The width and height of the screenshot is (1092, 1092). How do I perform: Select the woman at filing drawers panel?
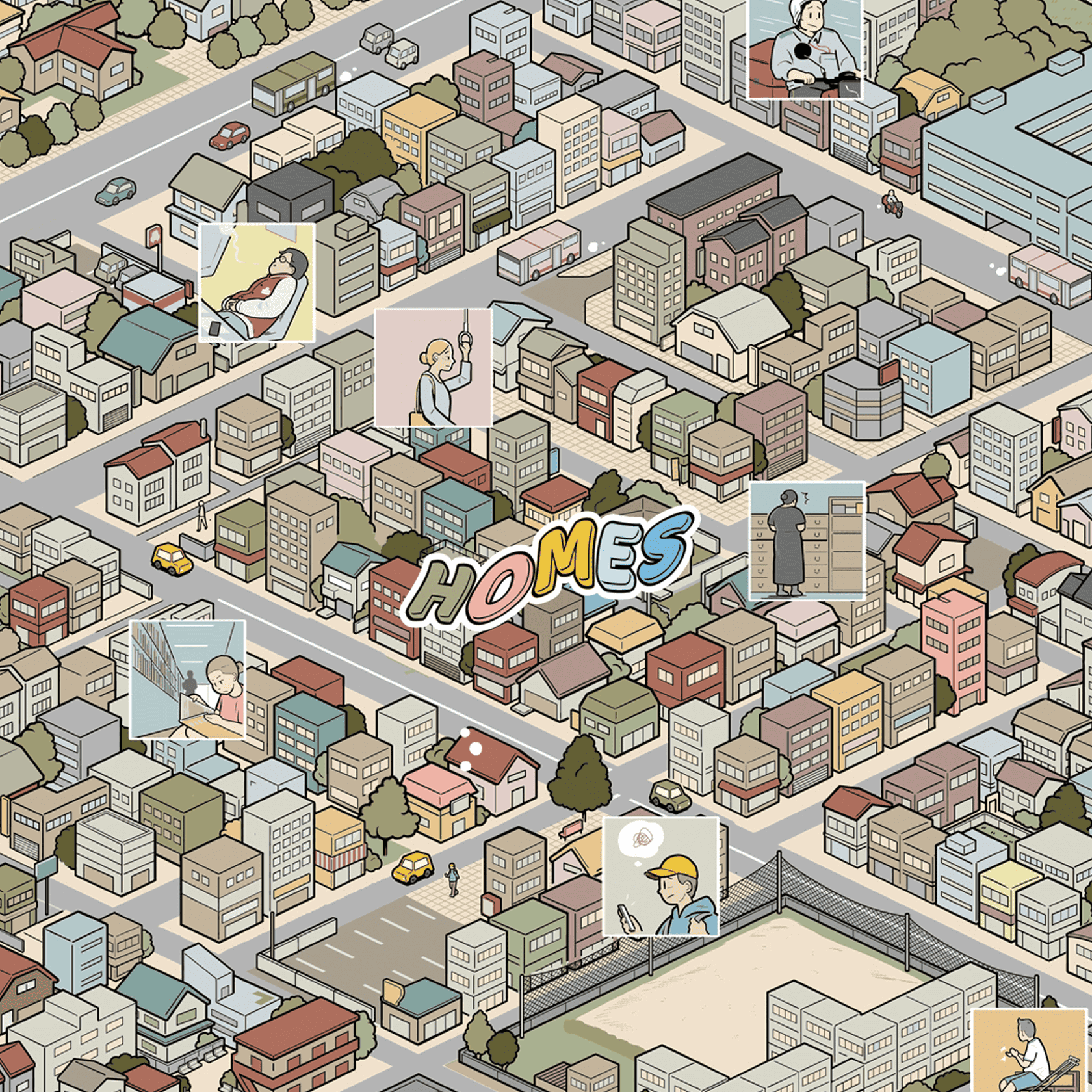(x=807, y=540)
